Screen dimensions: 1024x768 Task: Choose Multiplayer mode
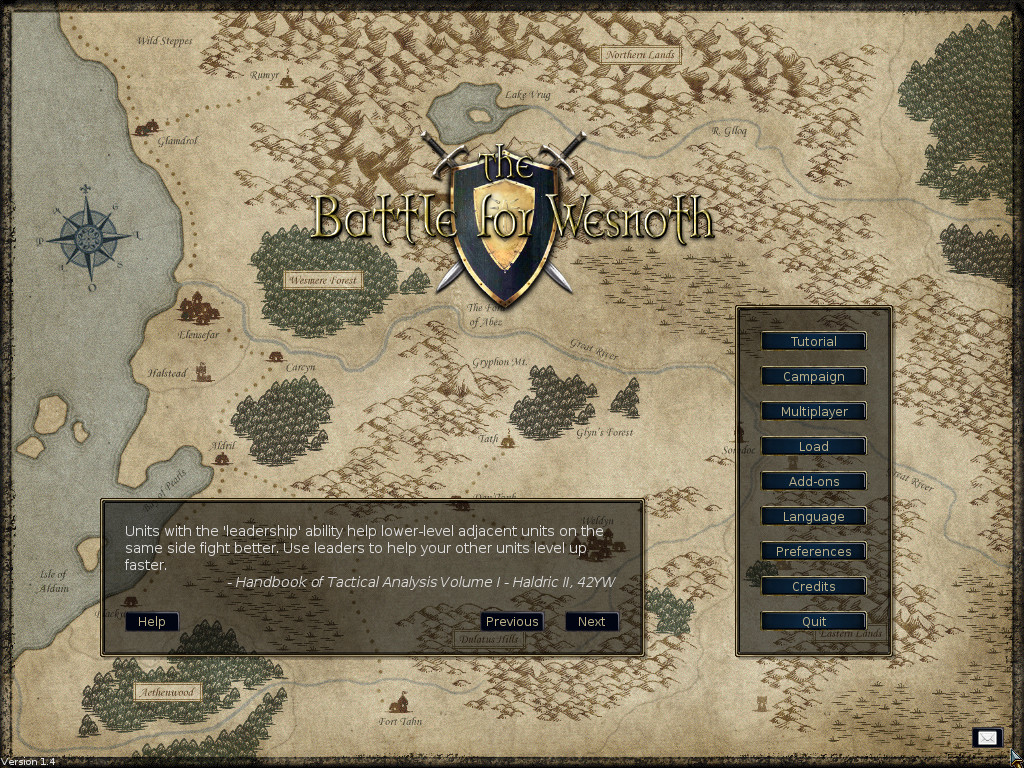pyautogui.click(x=813, y=412)
